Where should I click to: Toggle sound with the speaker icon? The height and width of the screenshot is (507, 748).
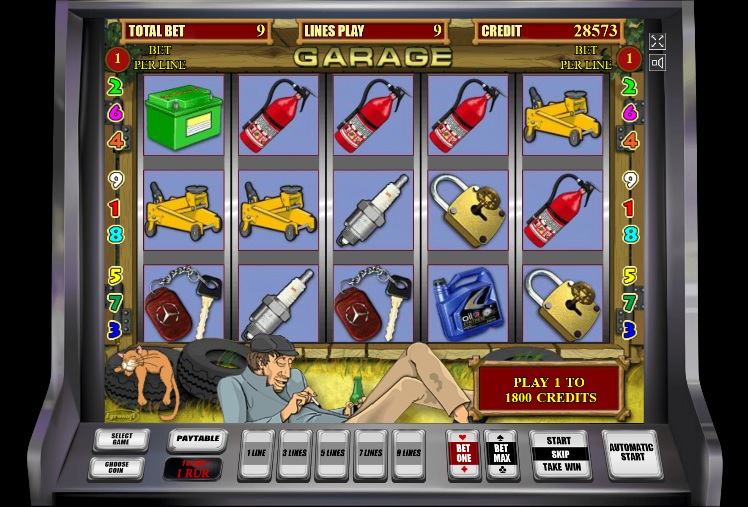coord(657,63)
